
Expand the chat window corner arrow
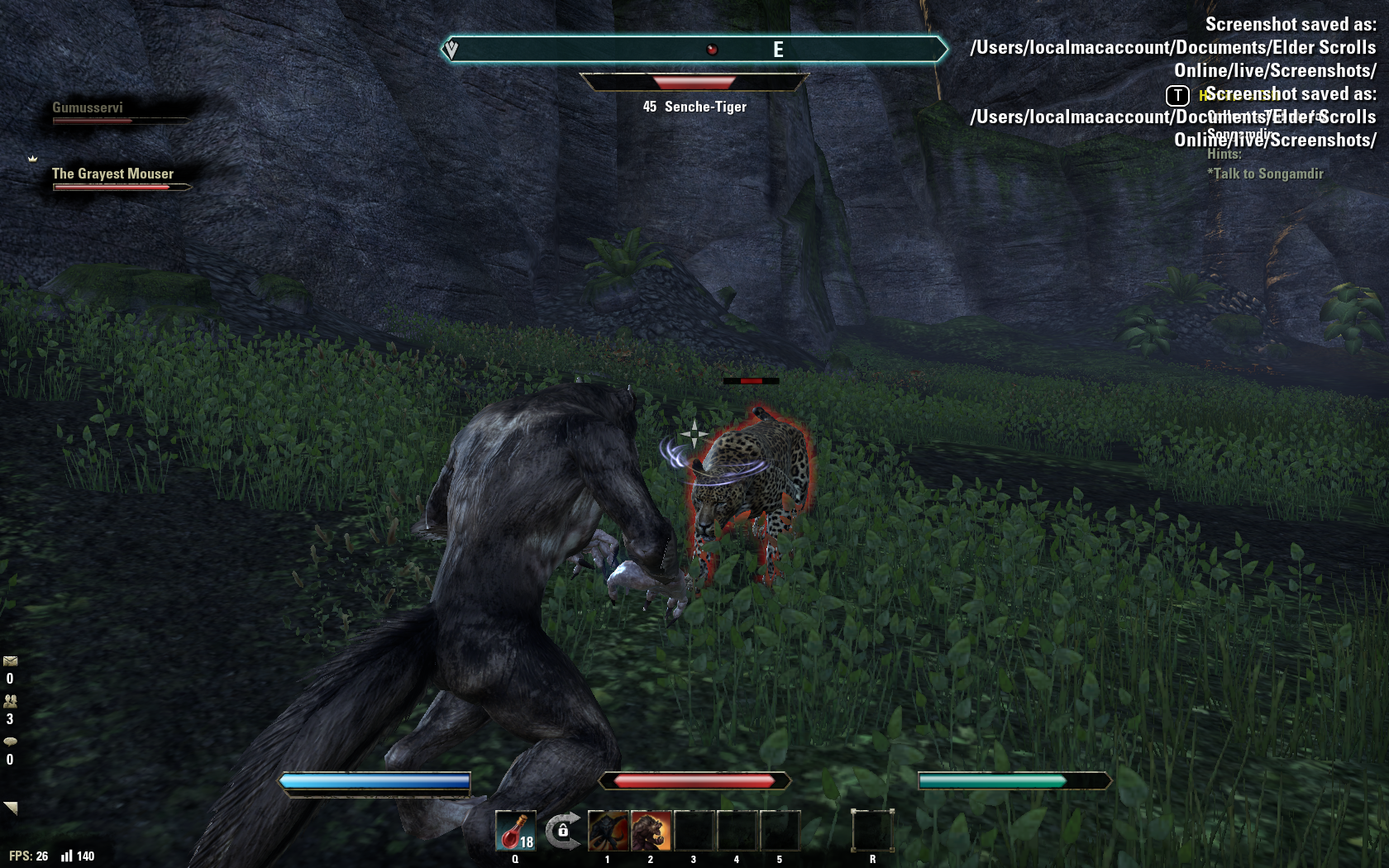[11, 808]
